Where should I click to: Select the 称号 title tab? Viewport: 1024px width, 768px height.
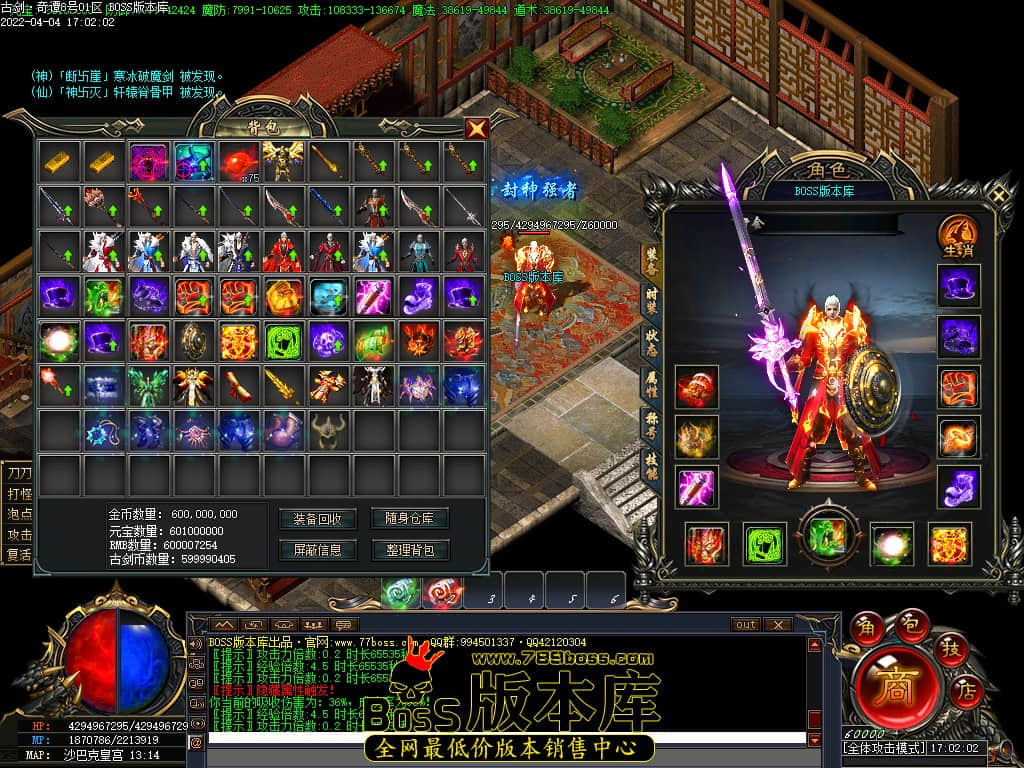tap(650, 425)
